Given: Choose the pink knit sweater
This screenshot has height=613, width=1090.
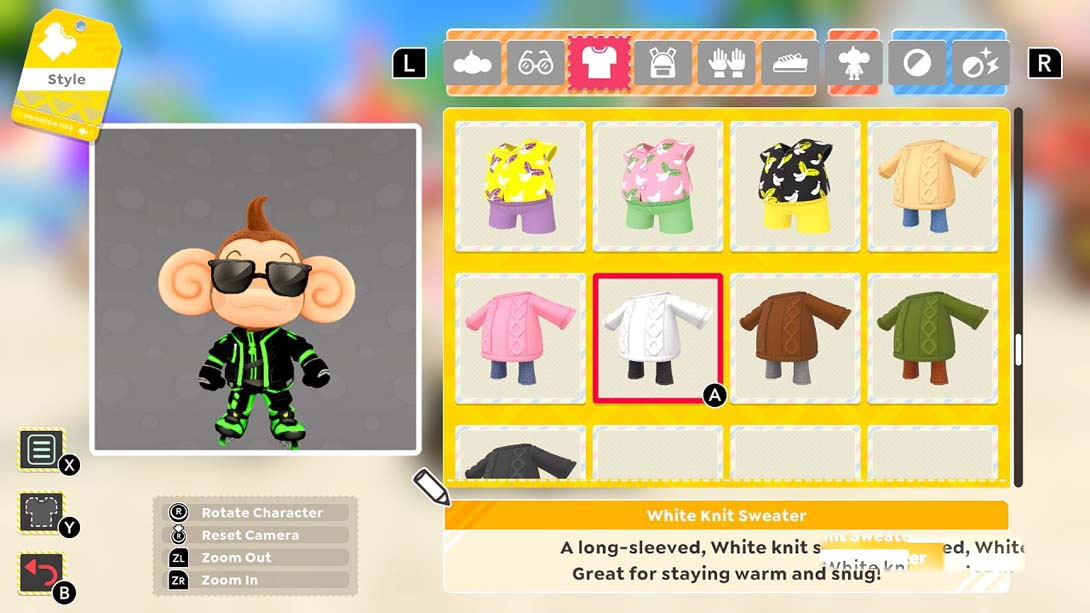Looking at the screenshot, I should coord(520,338).
